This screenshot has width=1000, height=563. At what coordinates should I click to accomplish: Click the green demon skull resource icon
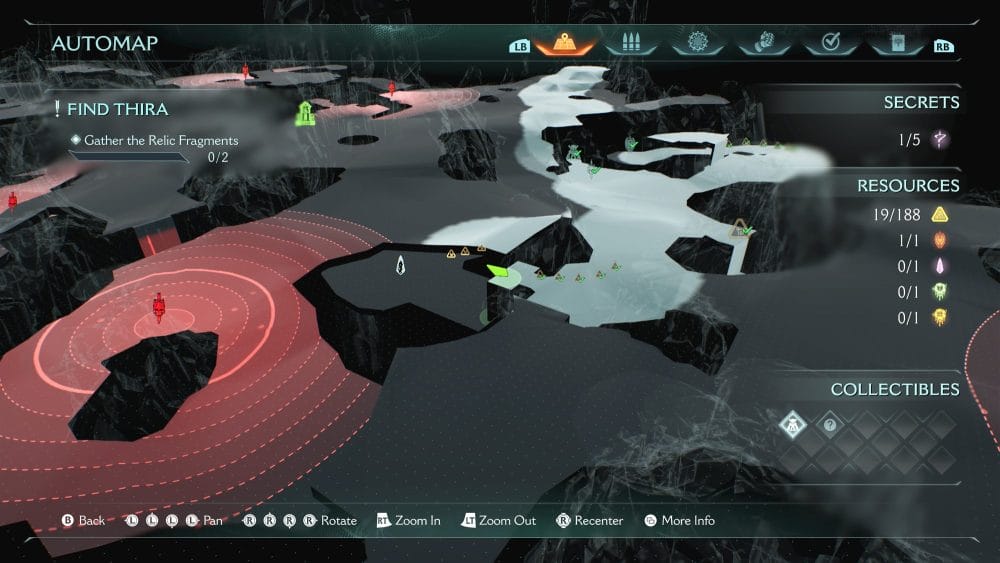click(x=940, y=292)
